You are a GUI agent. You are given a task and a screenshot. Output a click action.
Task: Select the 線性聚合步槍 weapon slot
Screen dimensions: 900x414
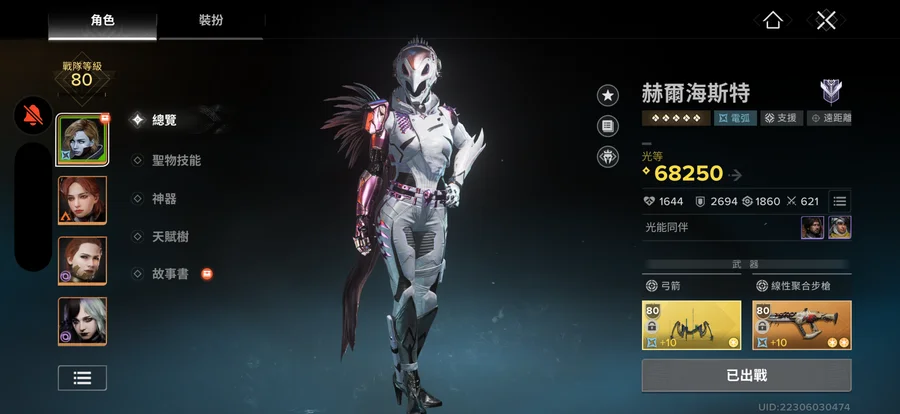(x=802, y=325)
